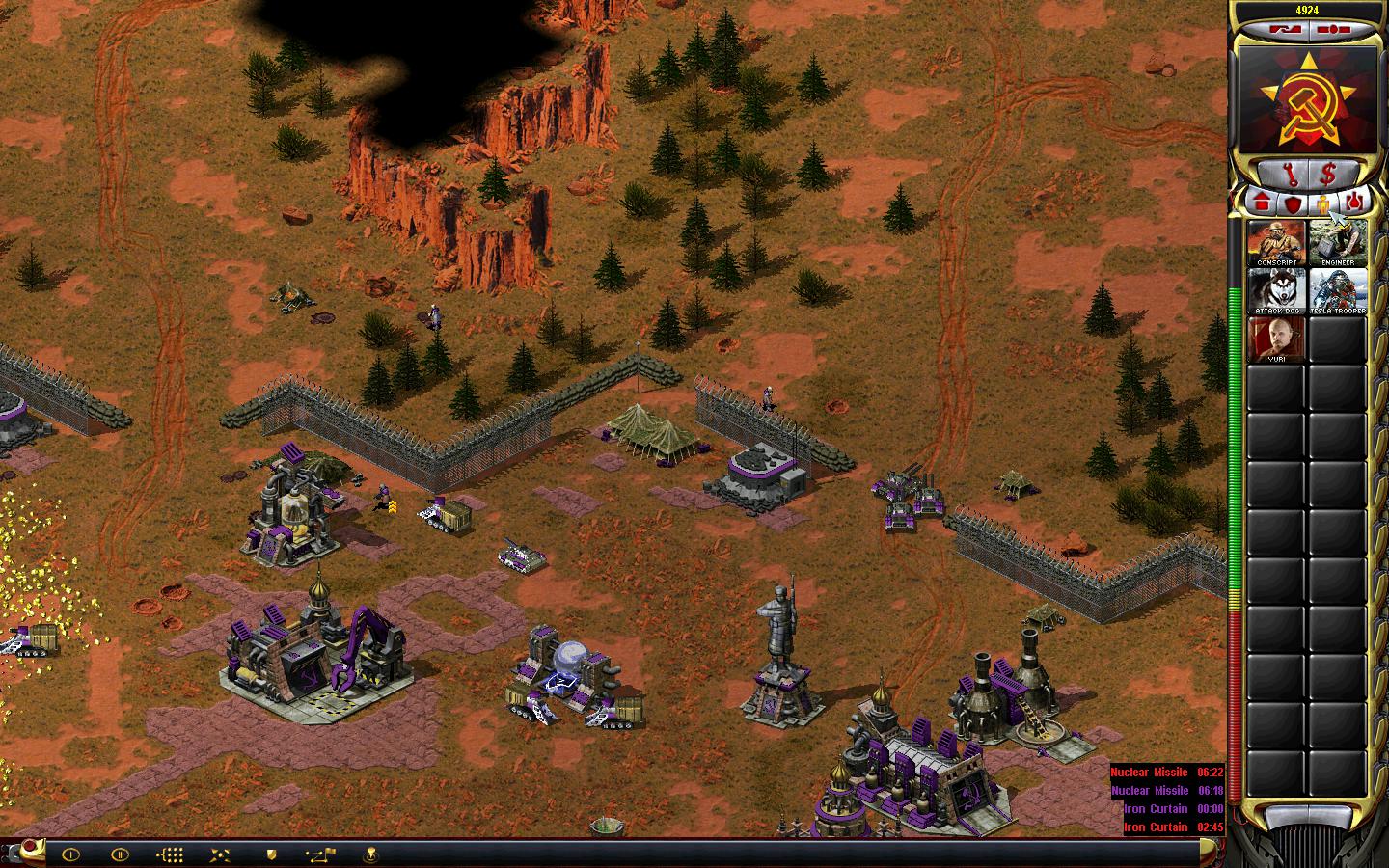Toggle waypoint planning mode flag icon

click(320, 854)
